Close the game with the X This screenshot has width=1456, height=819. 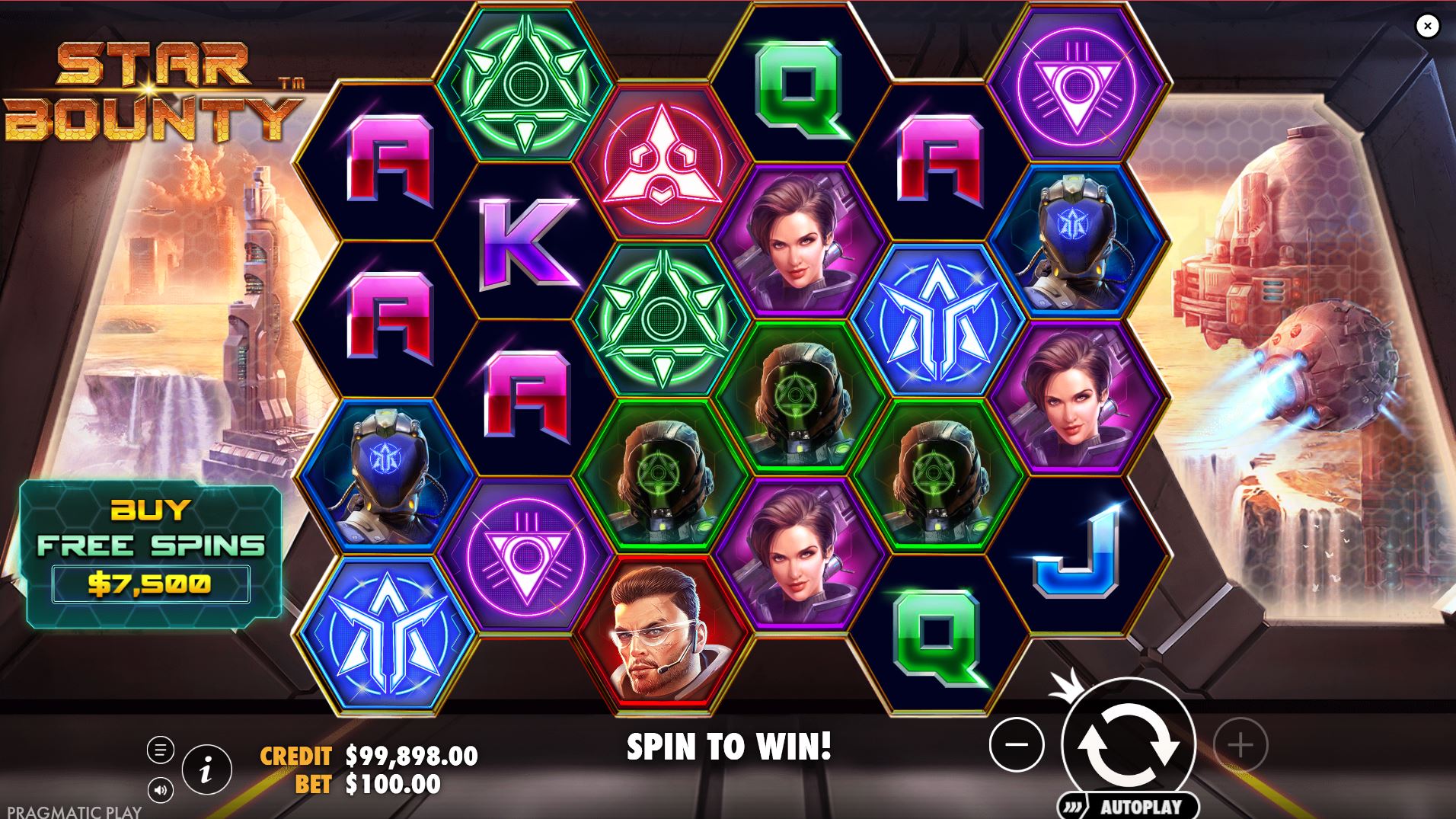pyautogui.click(x=1426, y=25)
